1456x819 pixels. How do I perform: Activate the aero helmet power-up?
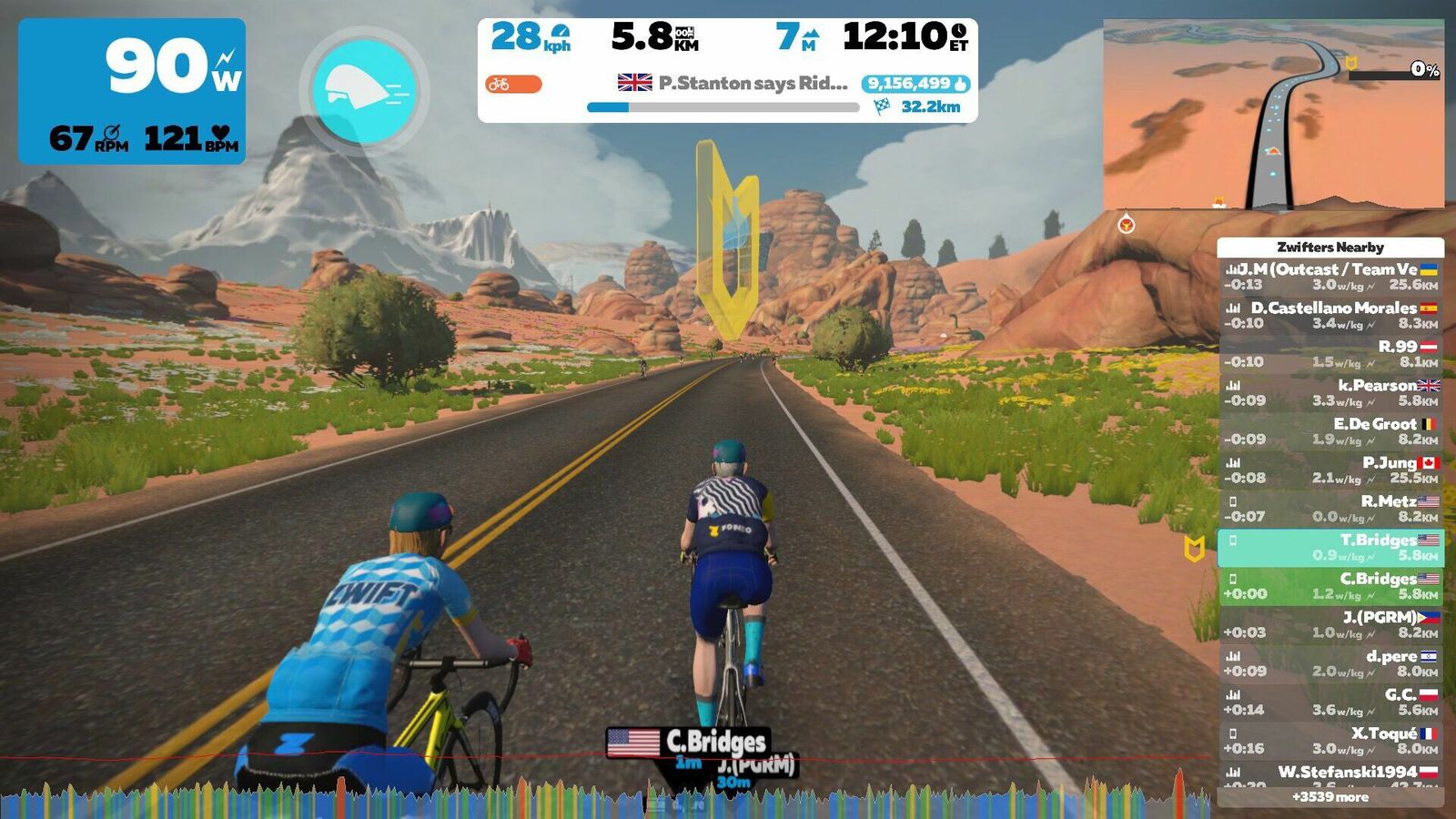click(364, 91)
